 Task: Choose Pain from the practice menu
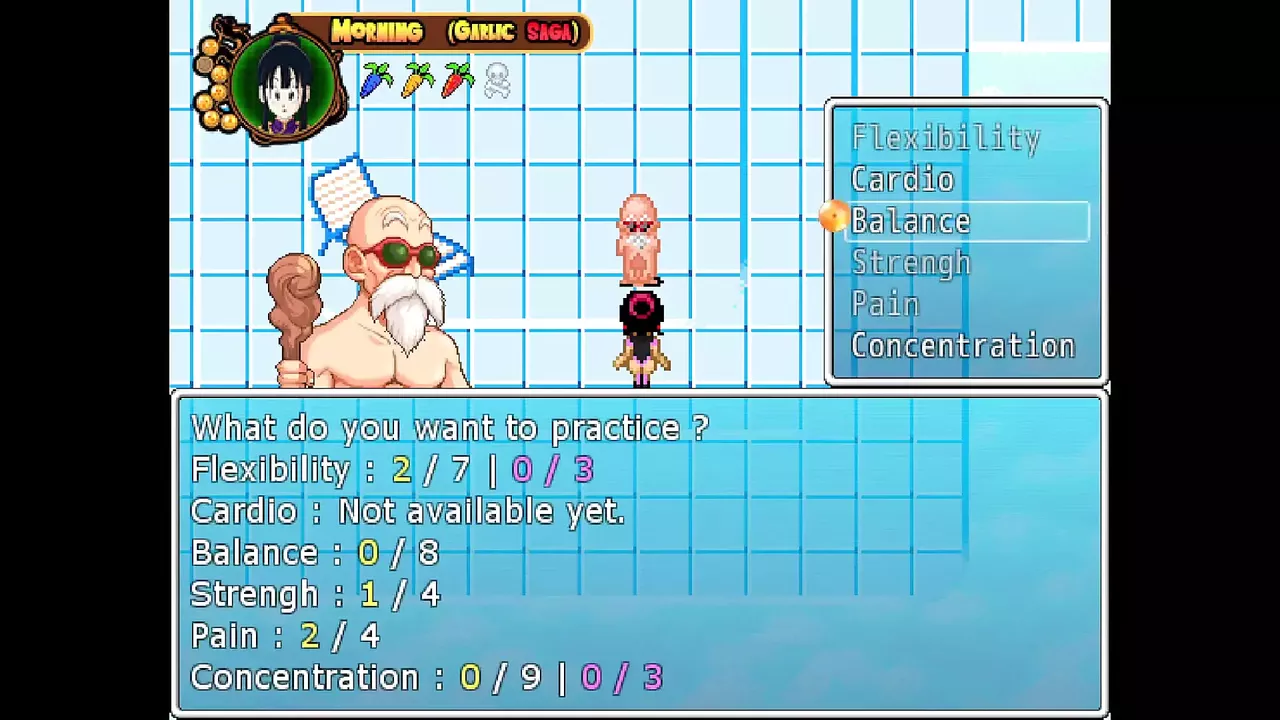click(x=885, y=304)
